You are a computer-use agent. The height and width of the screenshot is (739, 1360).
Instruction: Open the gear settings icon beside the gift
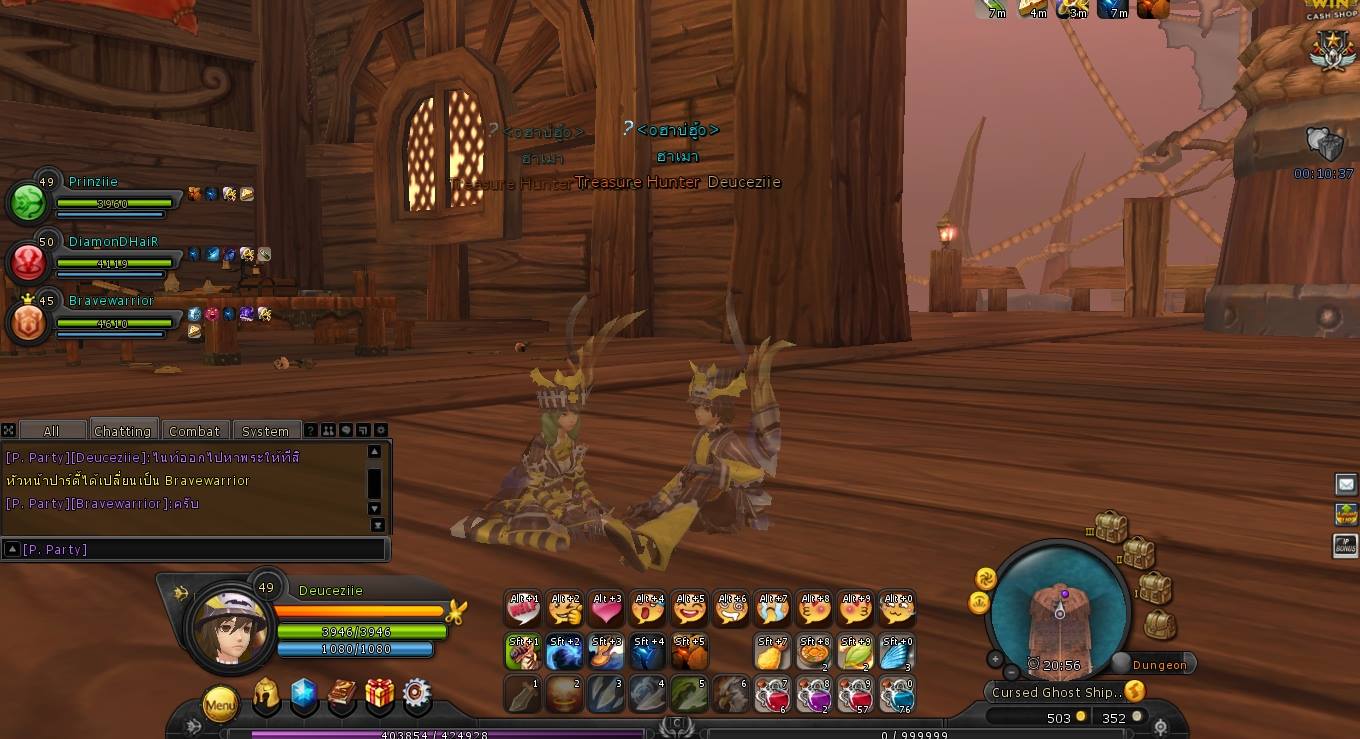tap(417, 696)
